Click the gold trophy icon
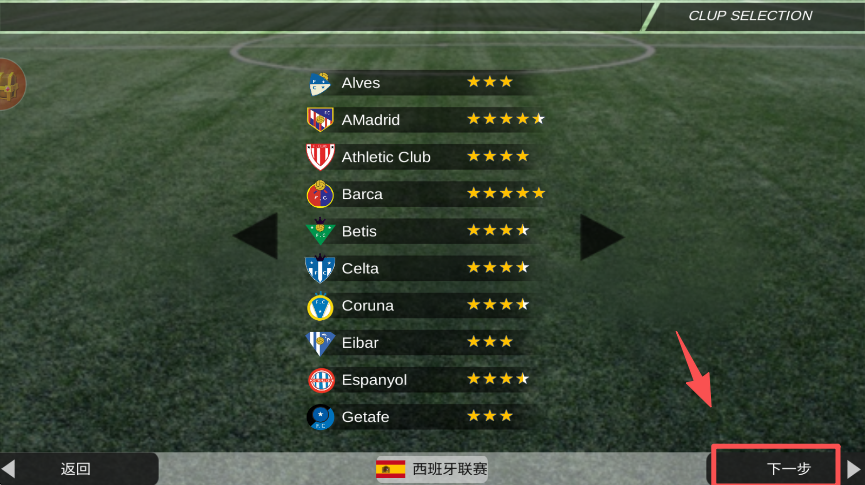 pyautogui.click(x=9, y=85)
